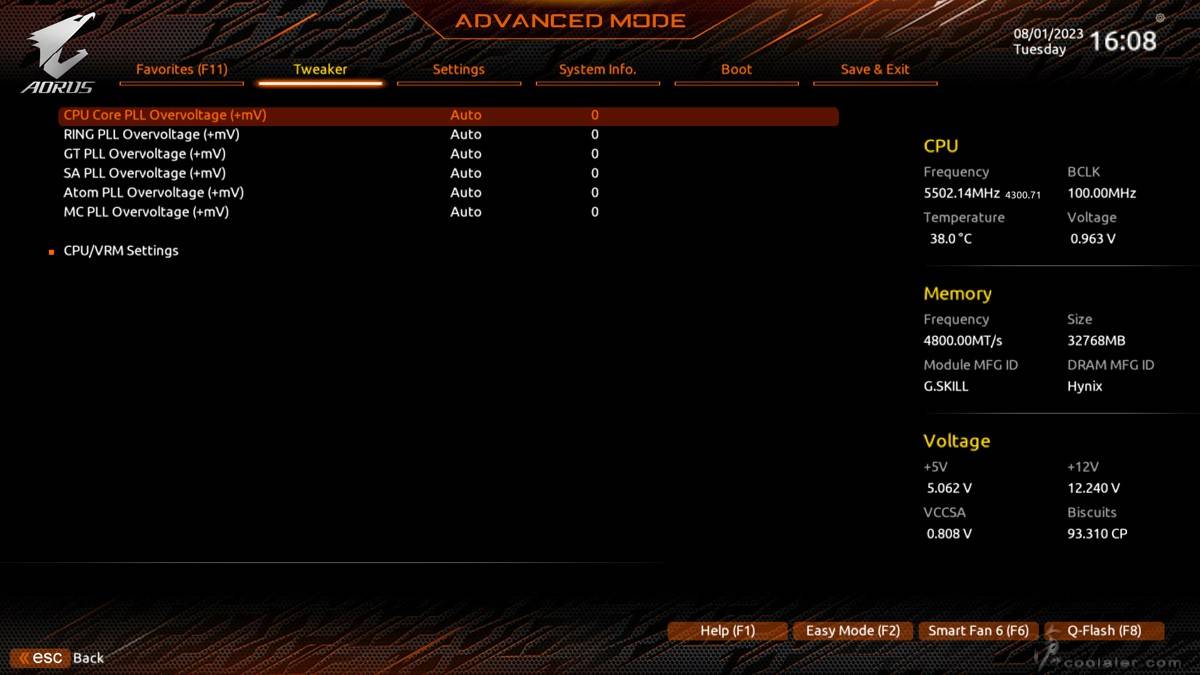Start Q-Flash (F8) utility

[1104, 631]
